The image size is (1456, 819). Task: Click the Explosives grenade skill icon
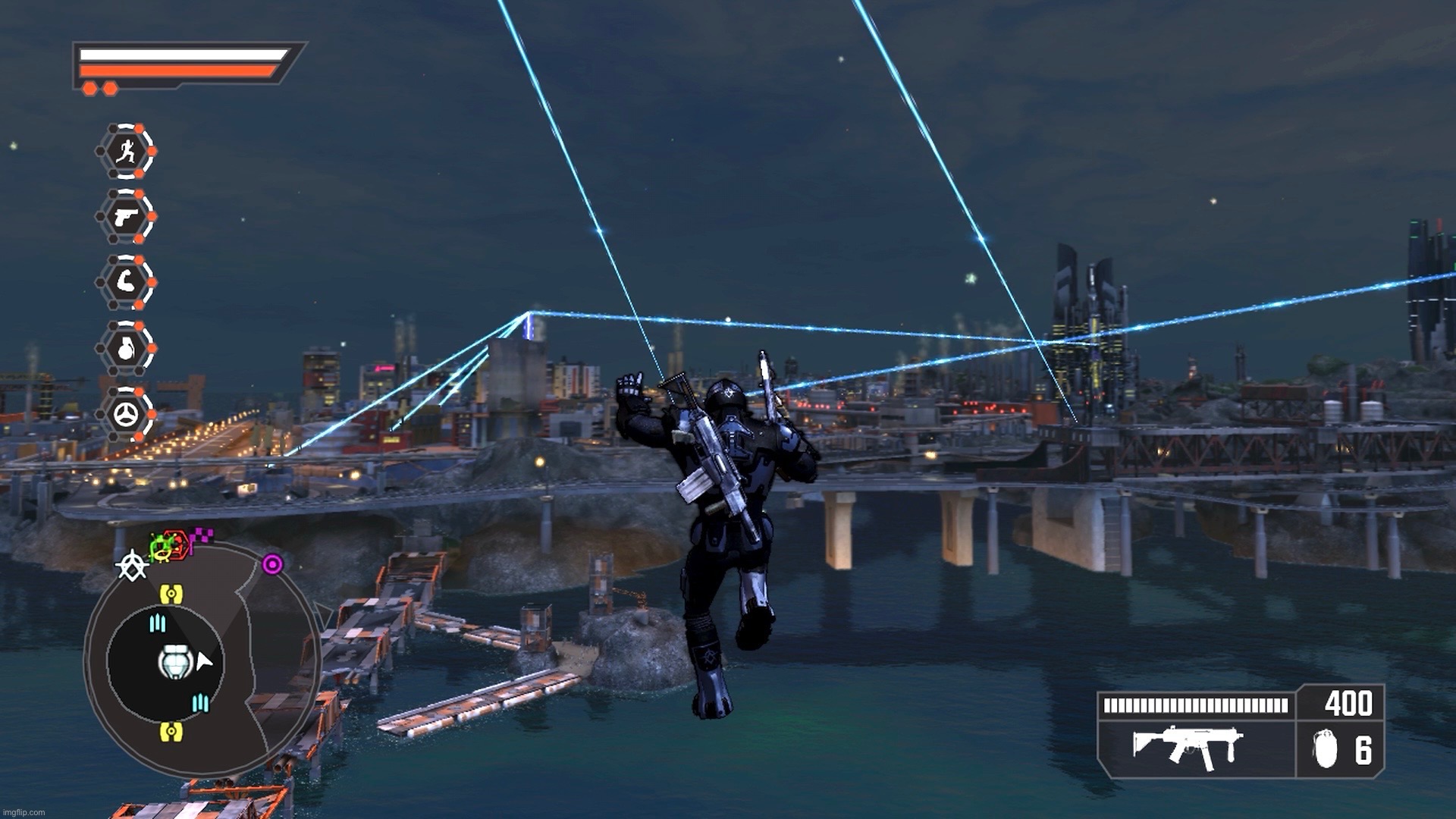[127, 346]
